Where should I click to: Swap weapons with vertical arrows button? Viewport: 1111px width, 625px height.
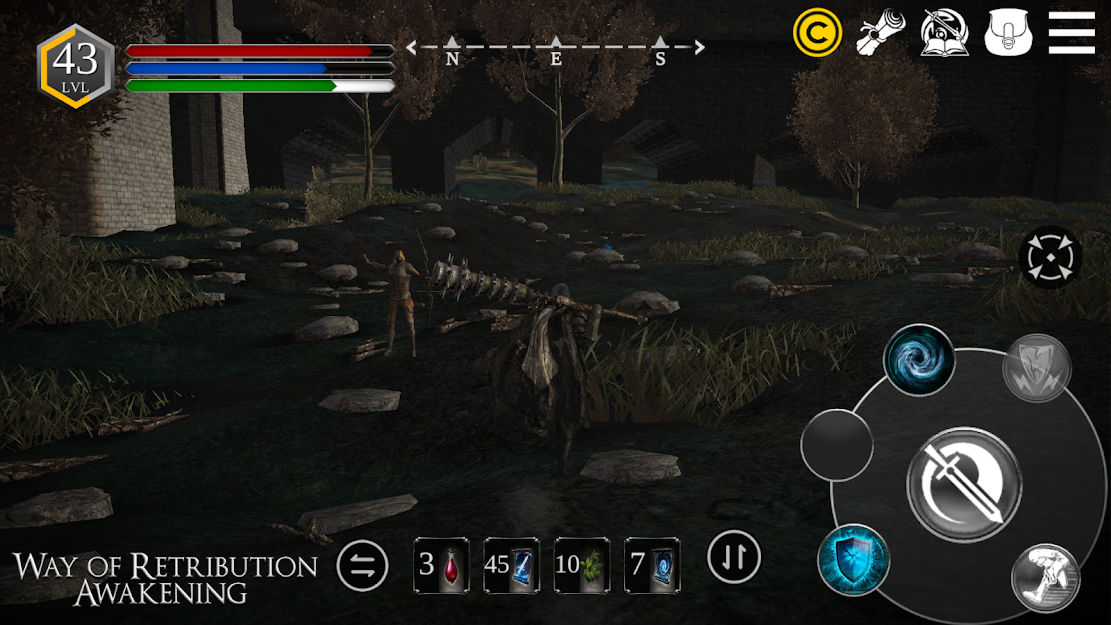pos(734,557)
